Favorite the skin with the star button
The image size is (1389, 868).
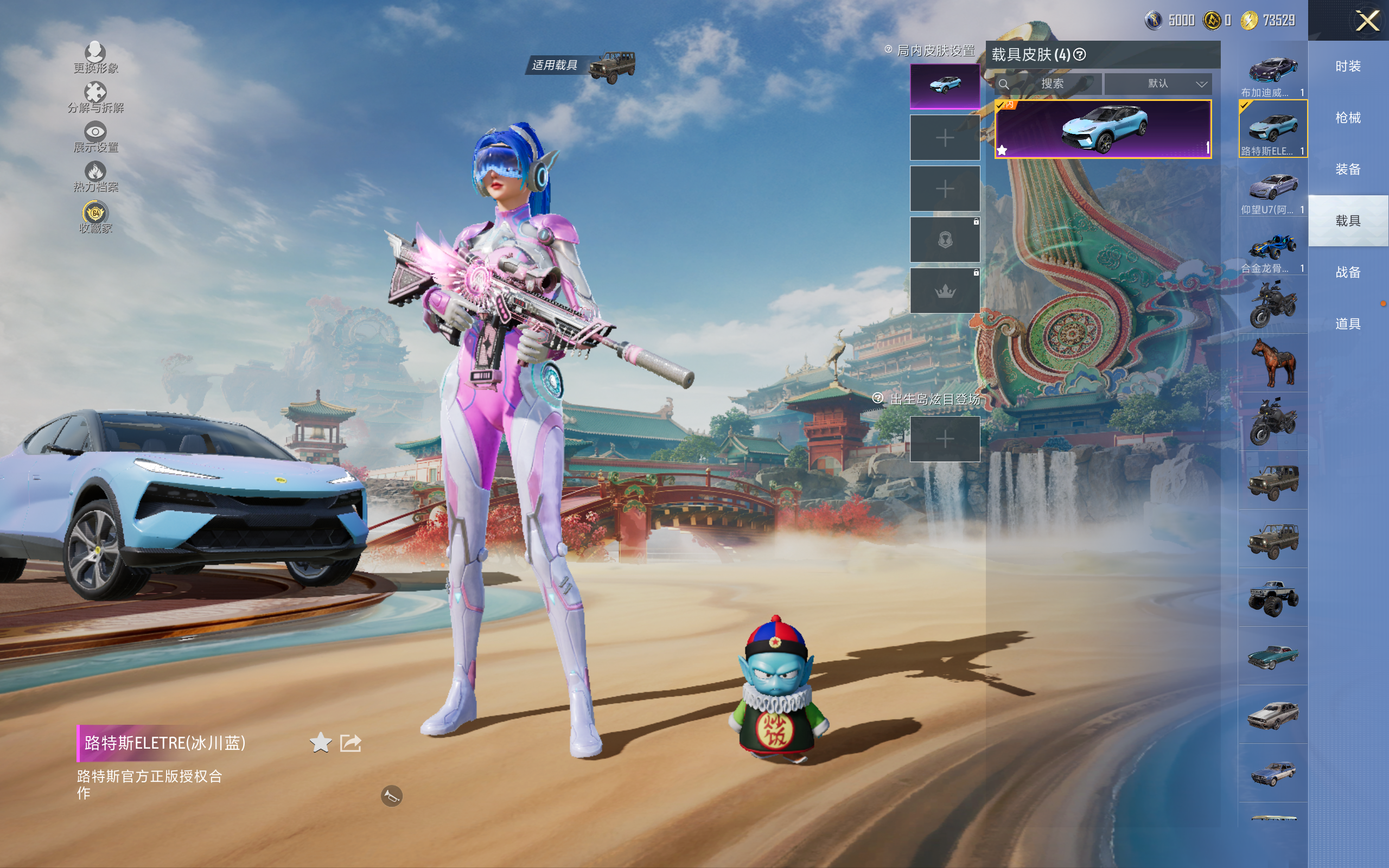coord(320,743)
